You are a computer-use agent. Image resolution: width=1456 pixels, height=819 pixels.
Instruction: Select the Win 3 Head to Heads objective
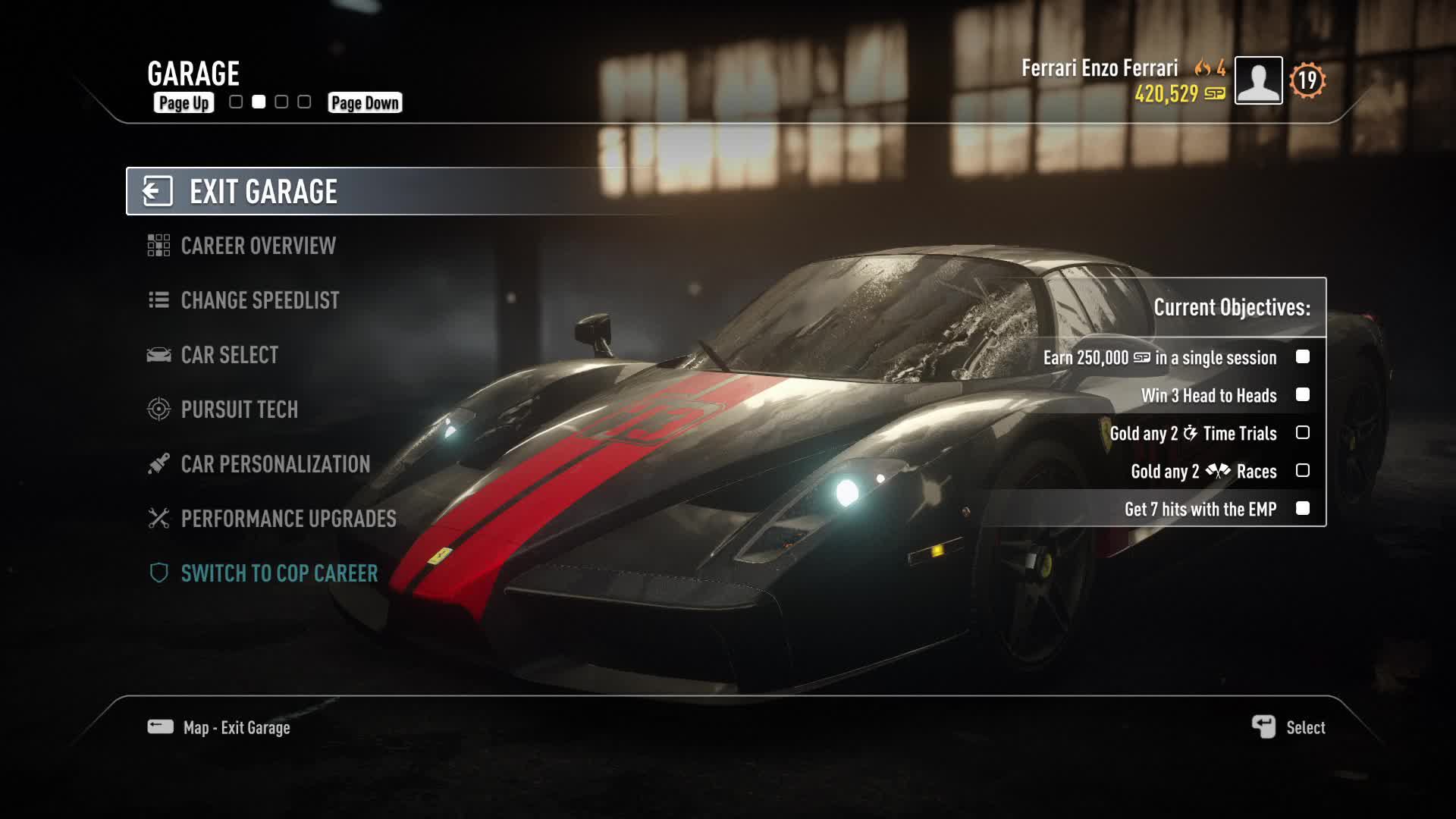(x=1209, y=395)
